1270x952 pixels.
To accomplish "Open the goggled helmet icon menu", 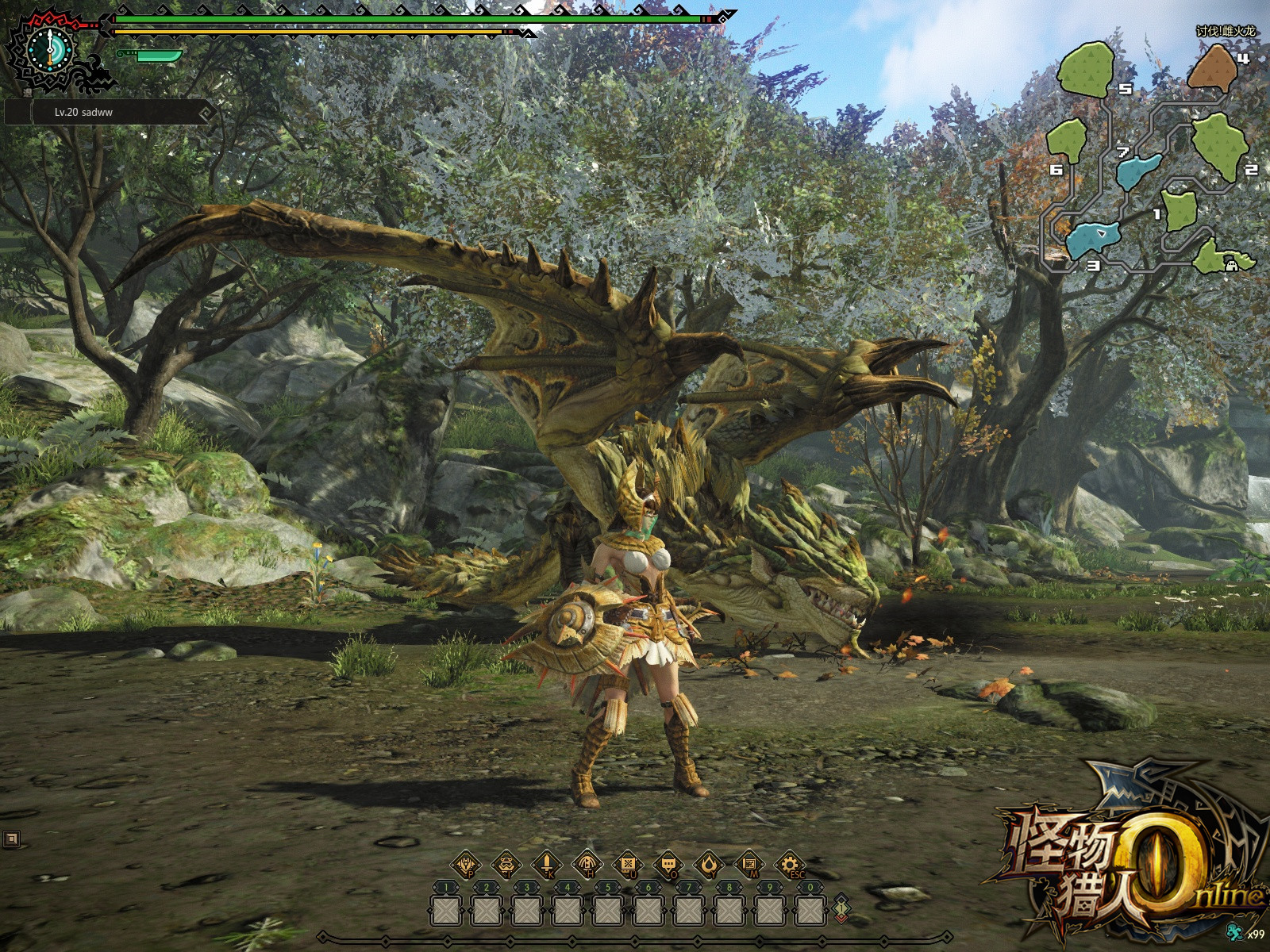I will tap(506, 864).
